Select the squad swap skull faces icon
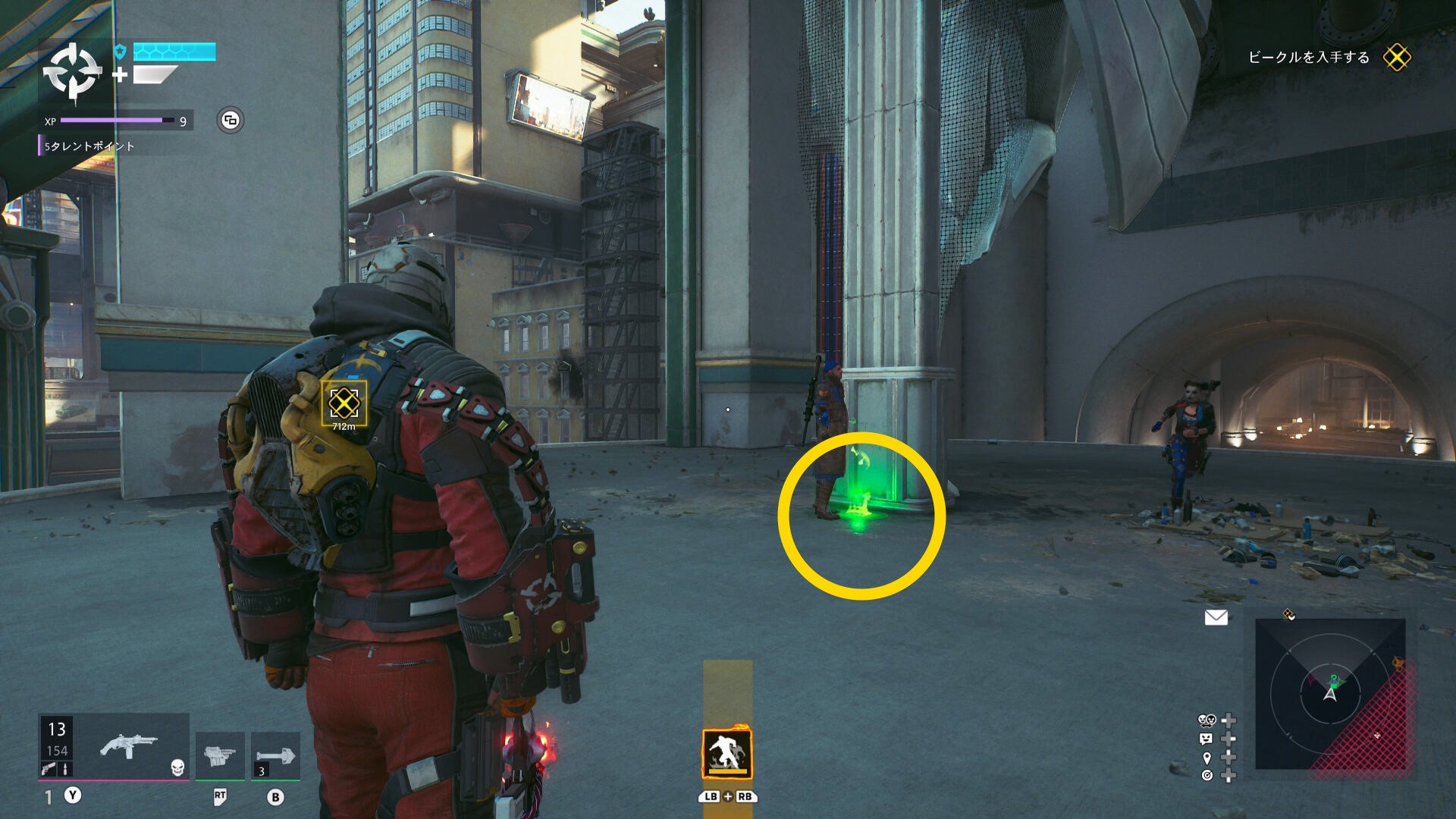 [1207, 720]
